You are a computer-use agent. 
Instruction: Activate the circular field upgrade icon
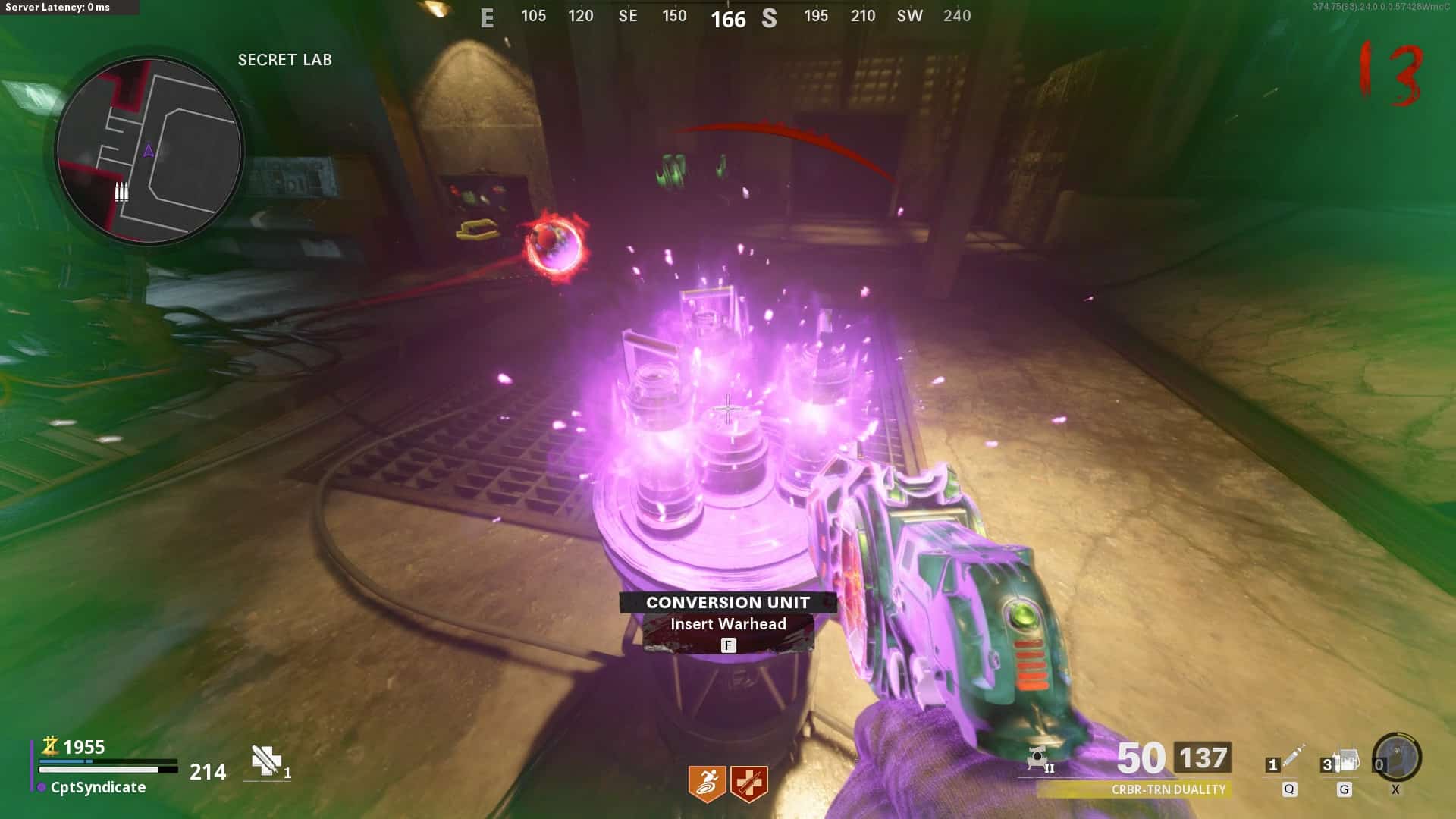click(x=1397, y=757)
